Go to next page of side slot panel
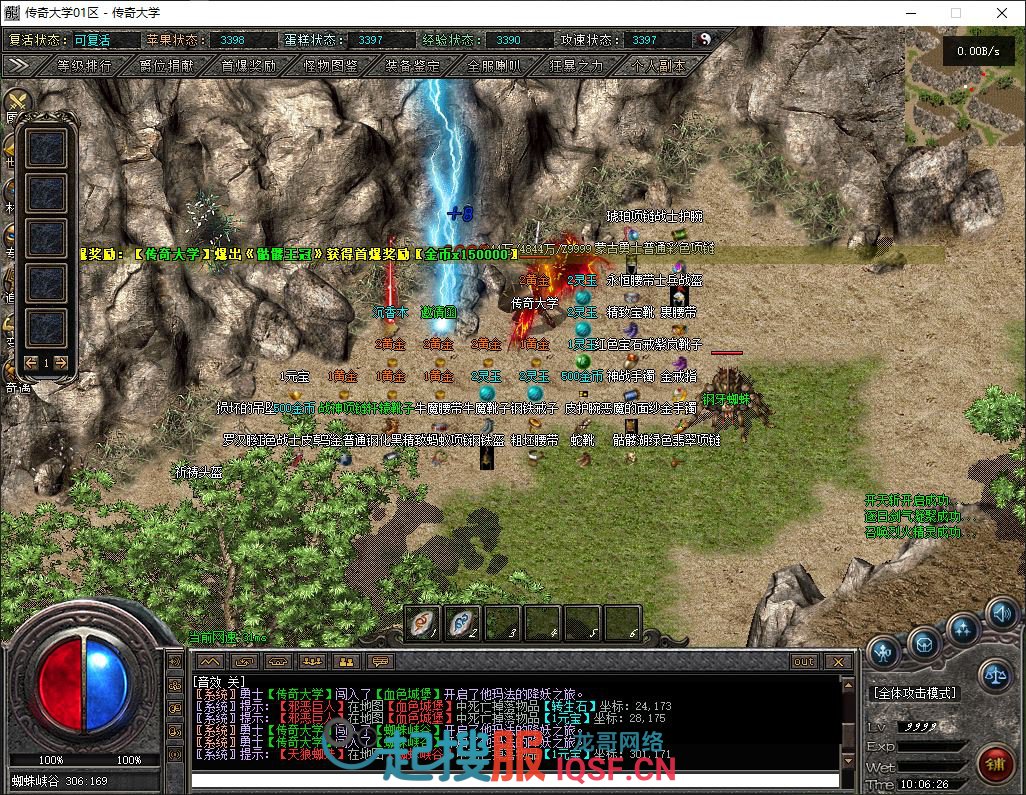Viewport: 1026px width, 795px height. pyautogui.click(x=61, y=362)
